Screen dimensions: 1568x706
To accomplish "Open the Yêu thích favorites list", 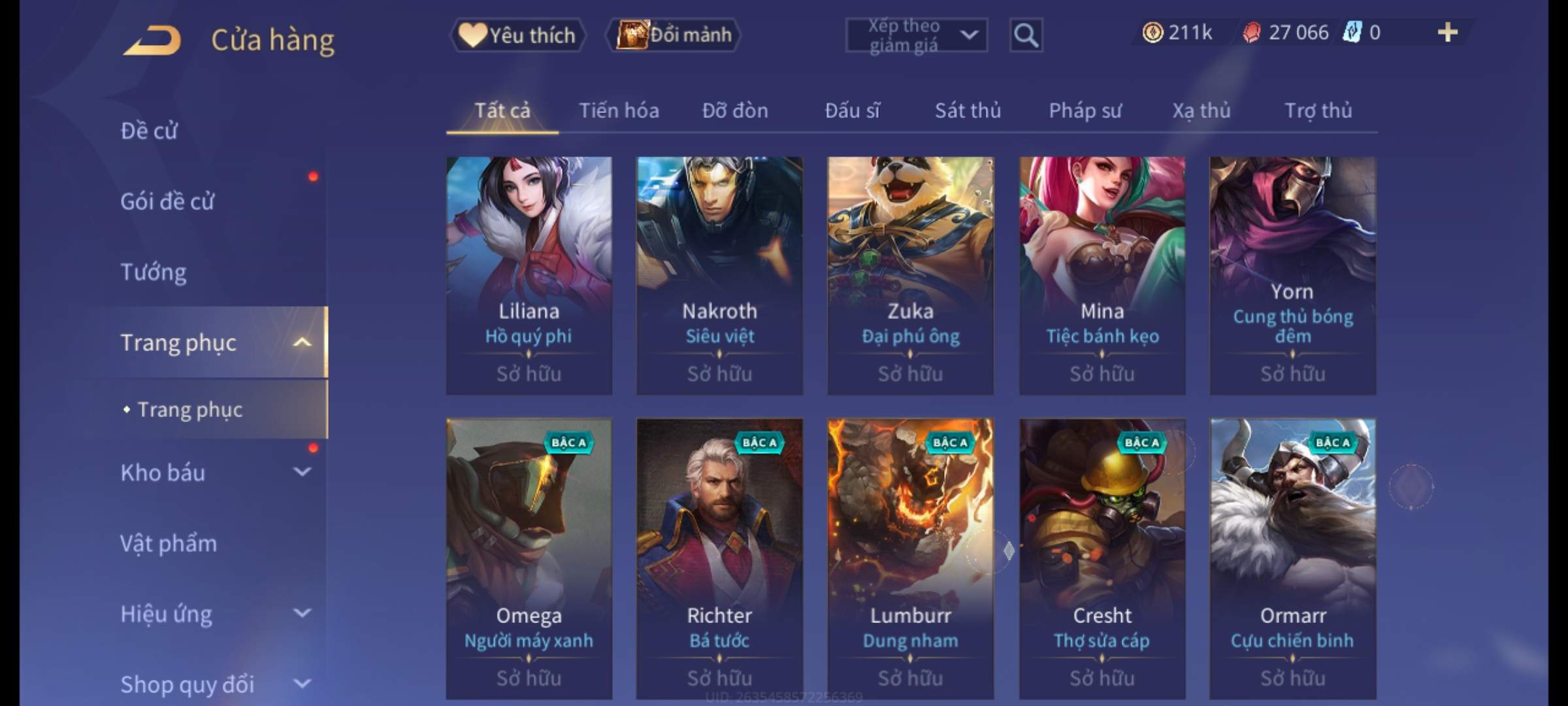I will pyautogui.click(x=518, y=35).
